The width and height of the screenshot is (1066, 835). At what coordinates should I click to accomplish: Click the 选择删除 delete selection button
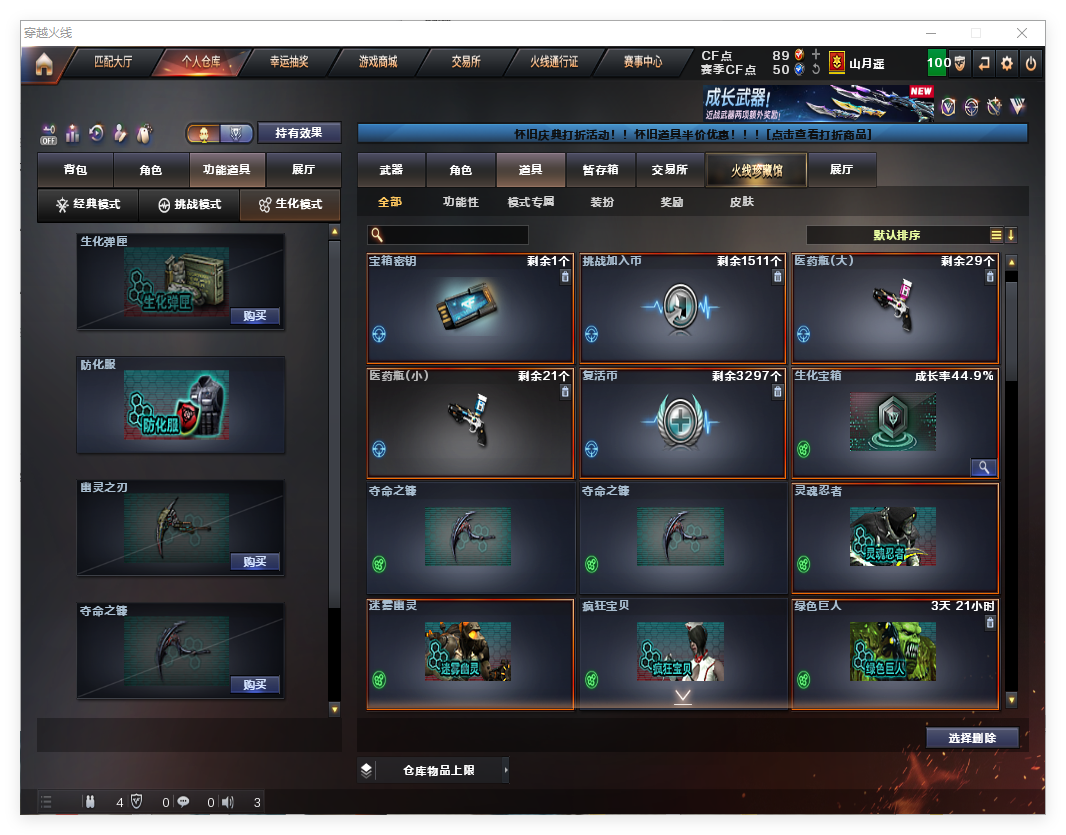[x=972, y=738]
